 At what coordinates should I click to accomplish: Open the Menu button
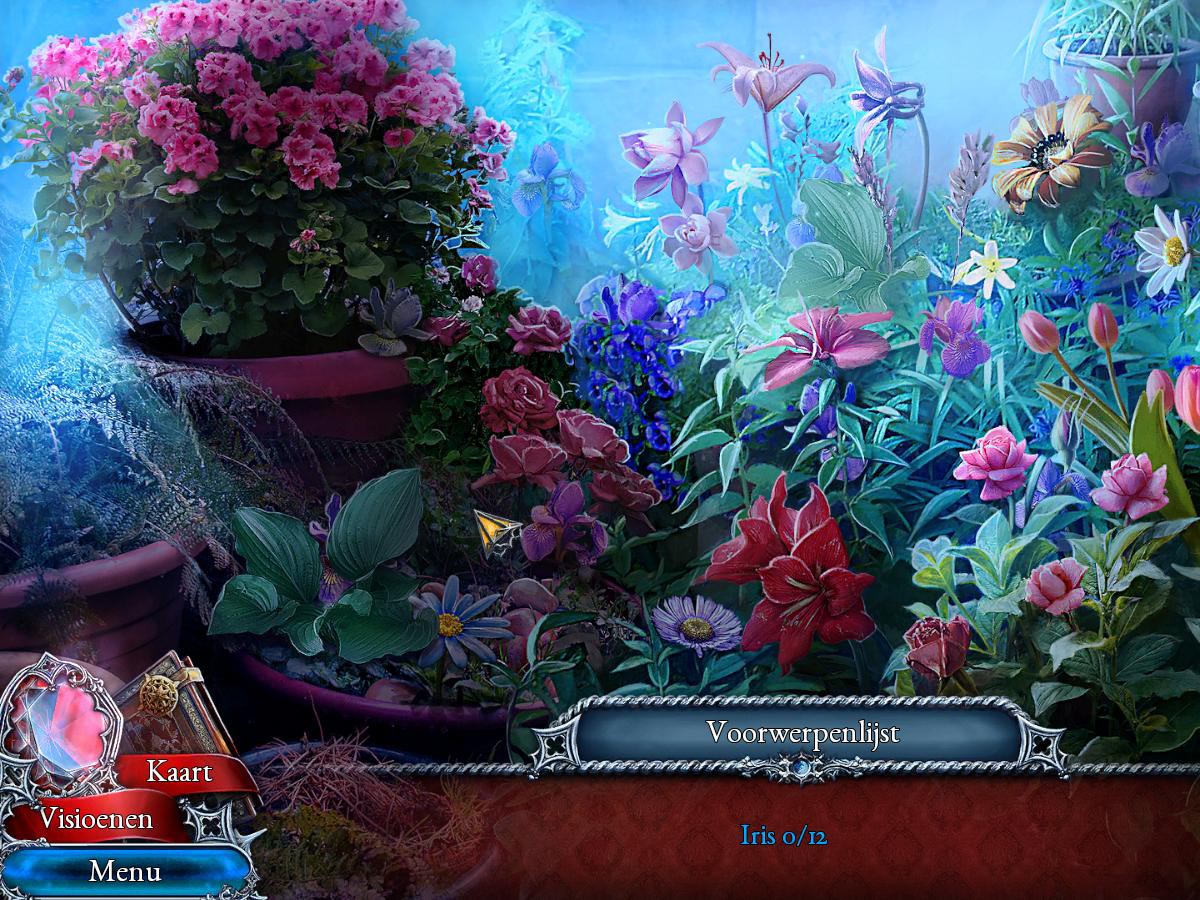(125, 871)
